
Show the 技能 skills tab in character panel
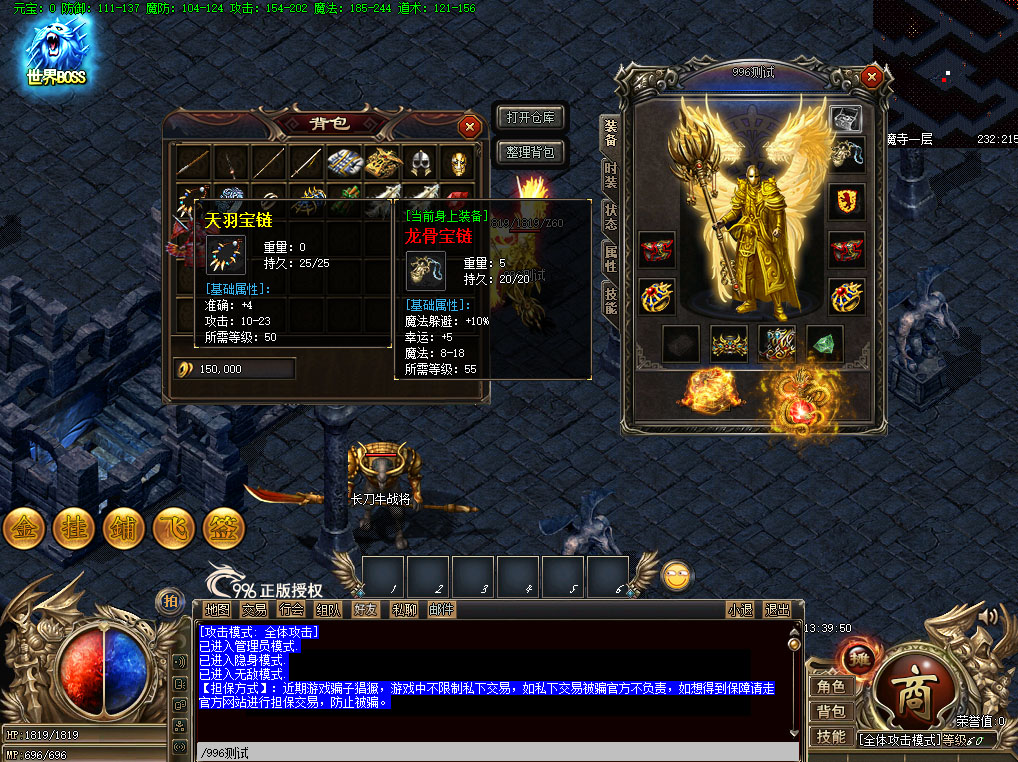click(x=610, y=299)
